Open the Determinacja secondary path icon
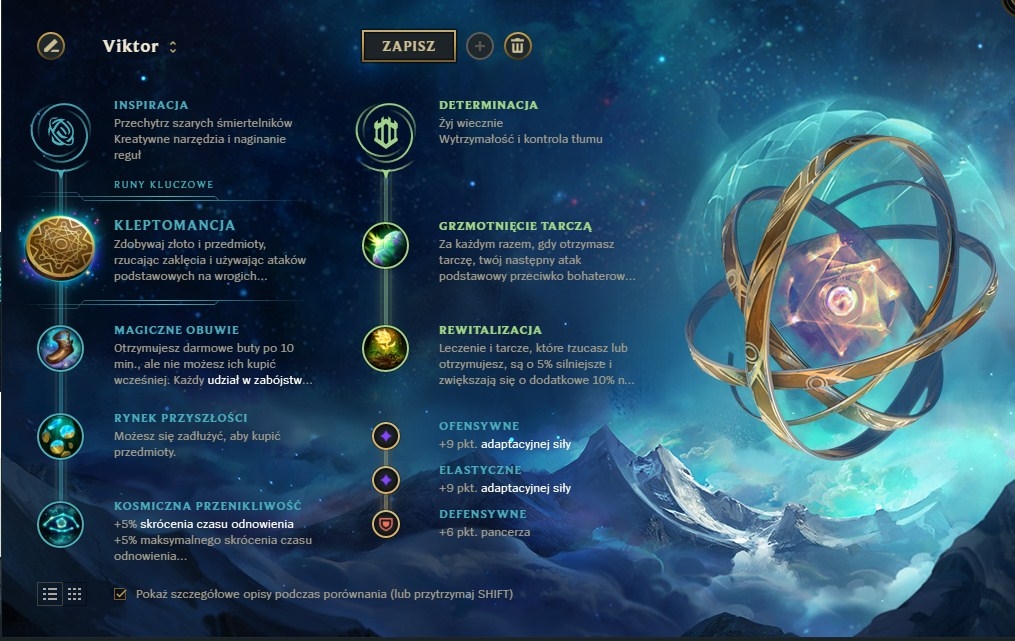1015x641 pixels. [385, 131]
